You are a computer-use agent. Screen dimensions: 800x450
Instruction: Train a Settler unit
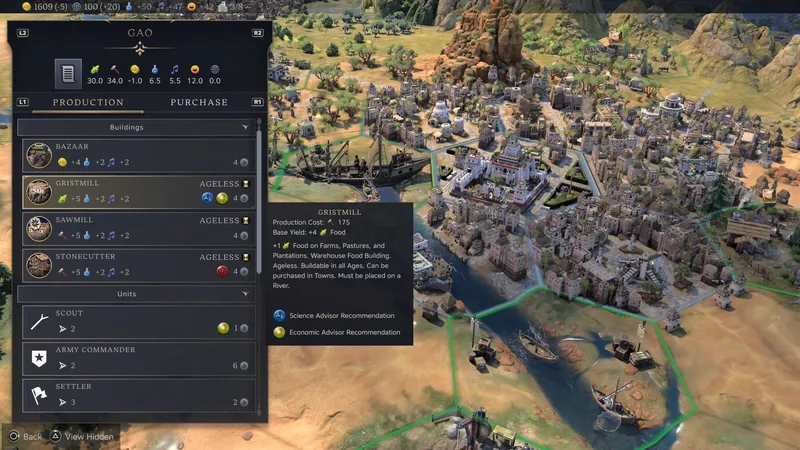137,393
